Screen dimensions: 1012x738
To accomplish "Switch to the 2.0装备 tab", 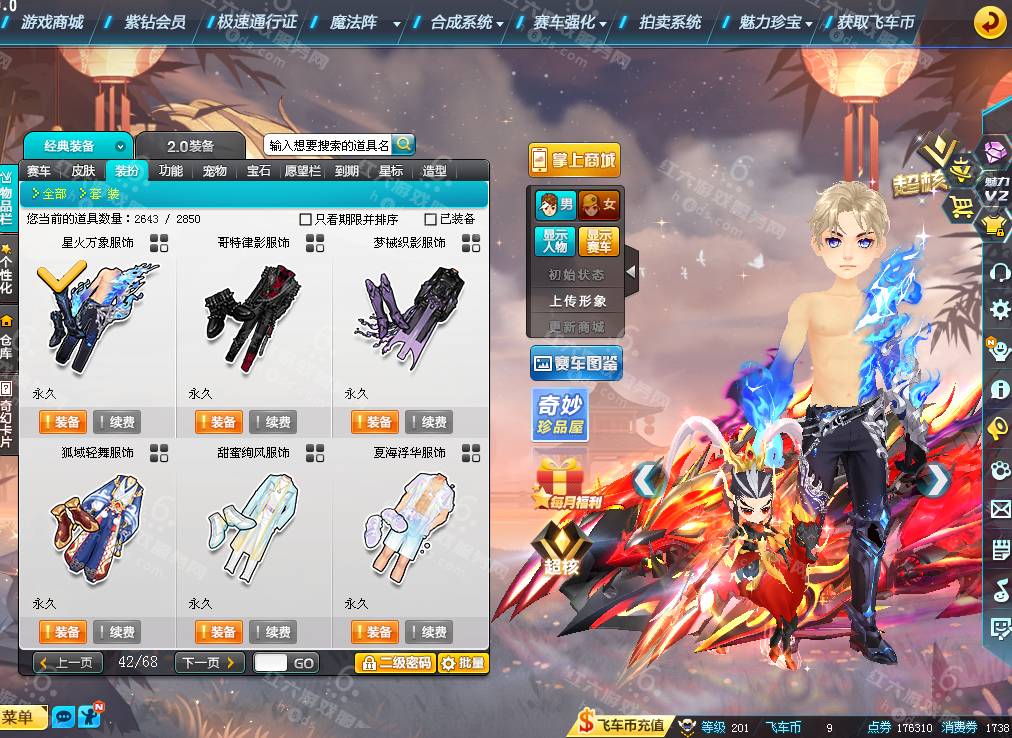I will (x=190, y=146).
